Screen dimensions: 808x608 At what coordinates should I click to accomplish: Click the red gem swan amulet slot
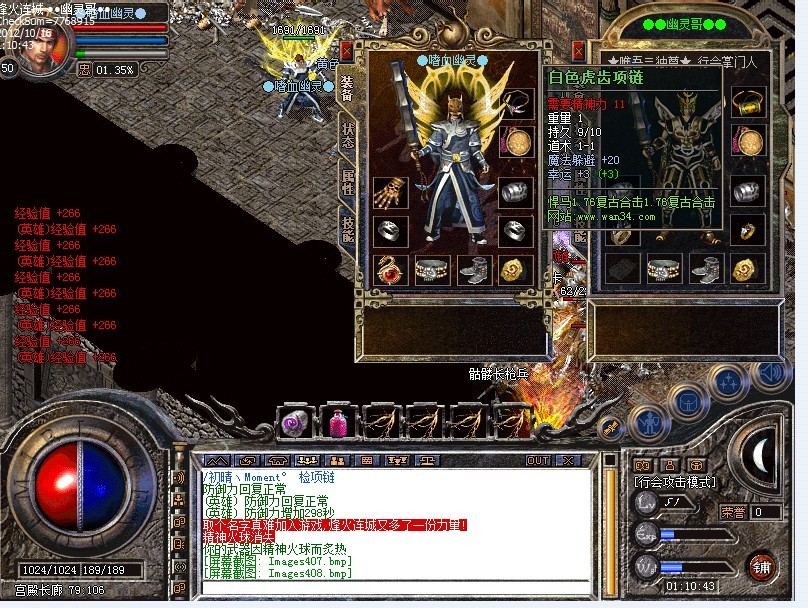pyautogui.click(x=390, y=269)
